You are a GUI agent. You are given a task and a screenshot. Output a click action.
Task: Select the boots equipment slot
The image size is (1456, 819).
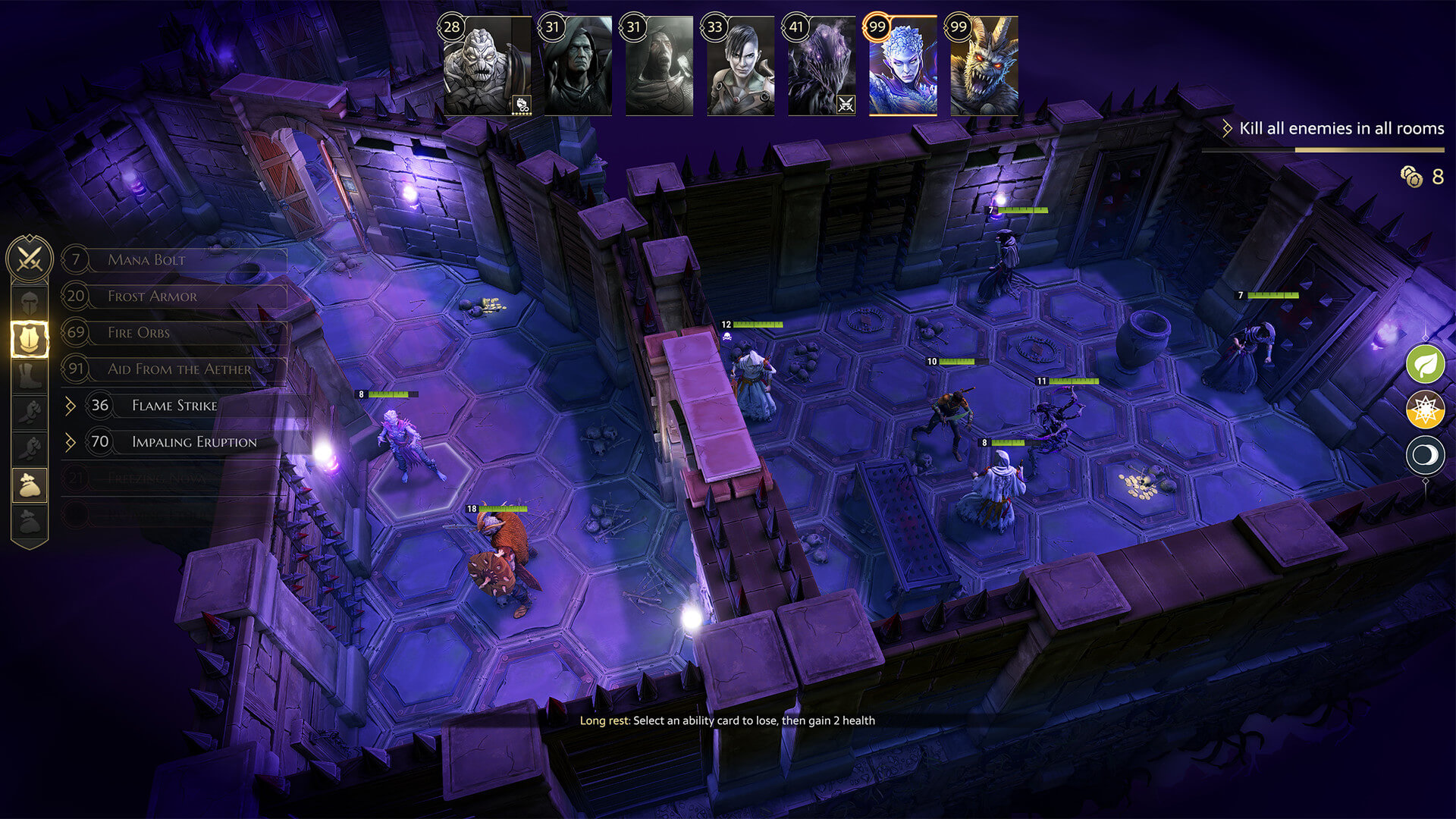30,375
